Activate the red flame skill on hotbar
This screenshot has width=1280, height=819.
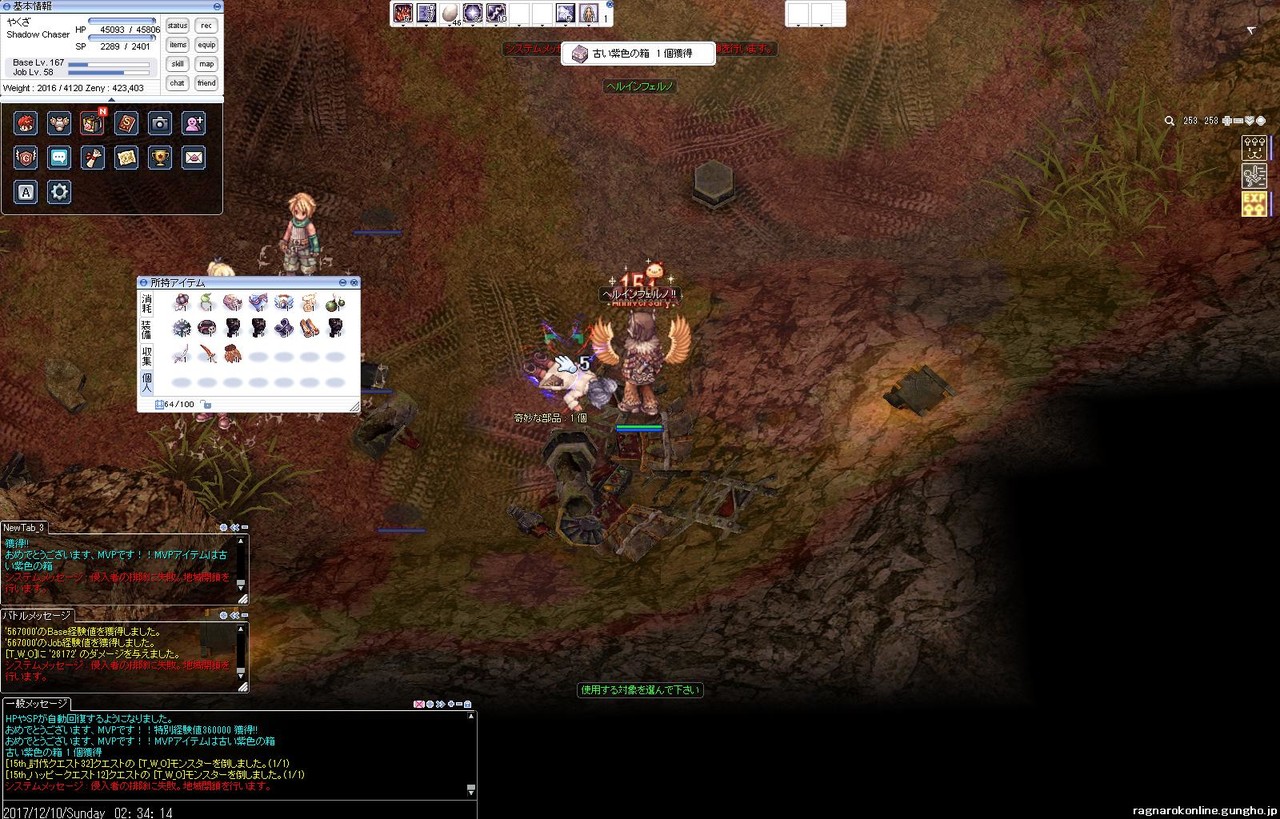[x=403, y=13]
